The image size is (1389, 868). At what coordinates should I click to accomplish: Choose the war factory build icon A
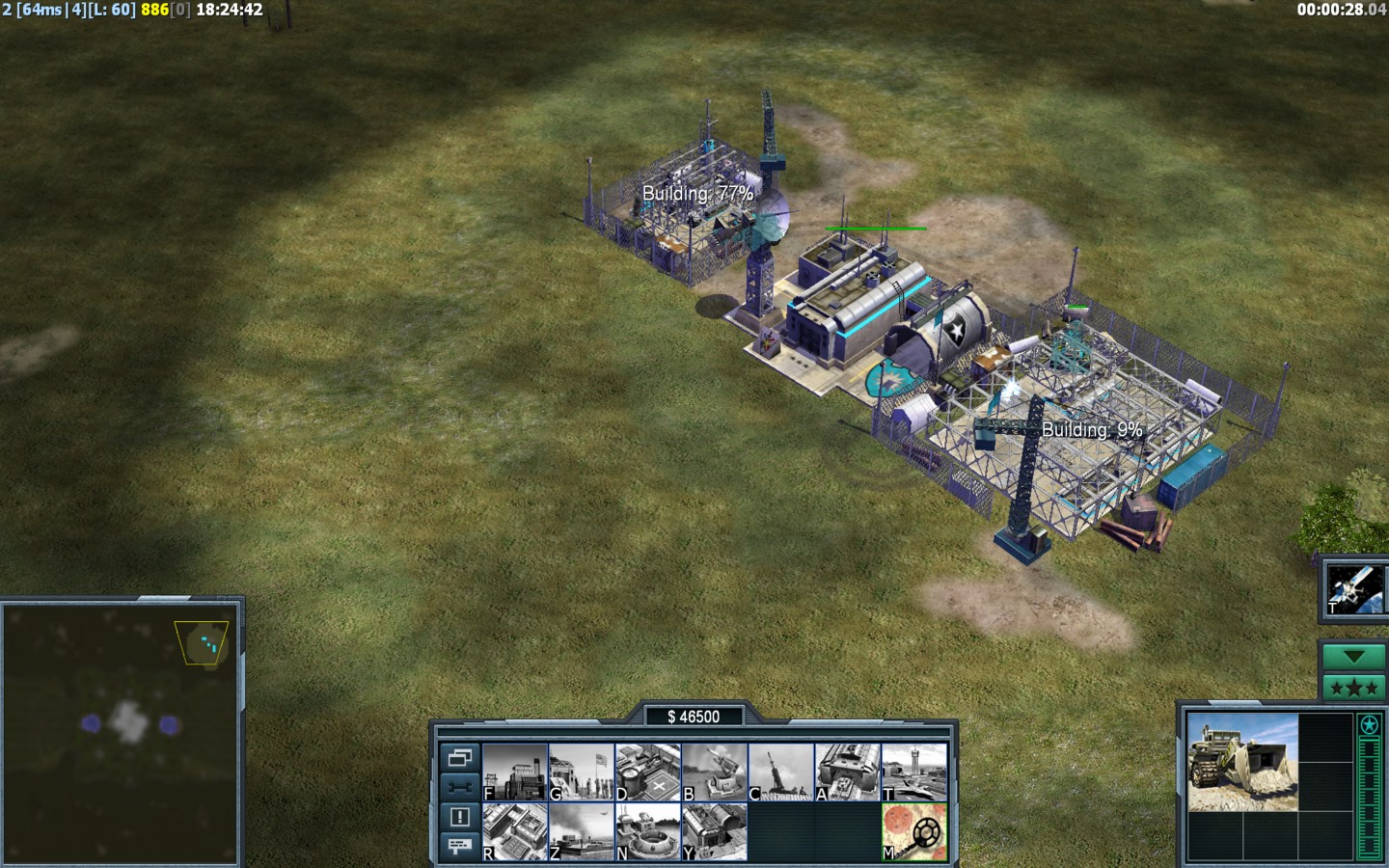tap(848, 772)
